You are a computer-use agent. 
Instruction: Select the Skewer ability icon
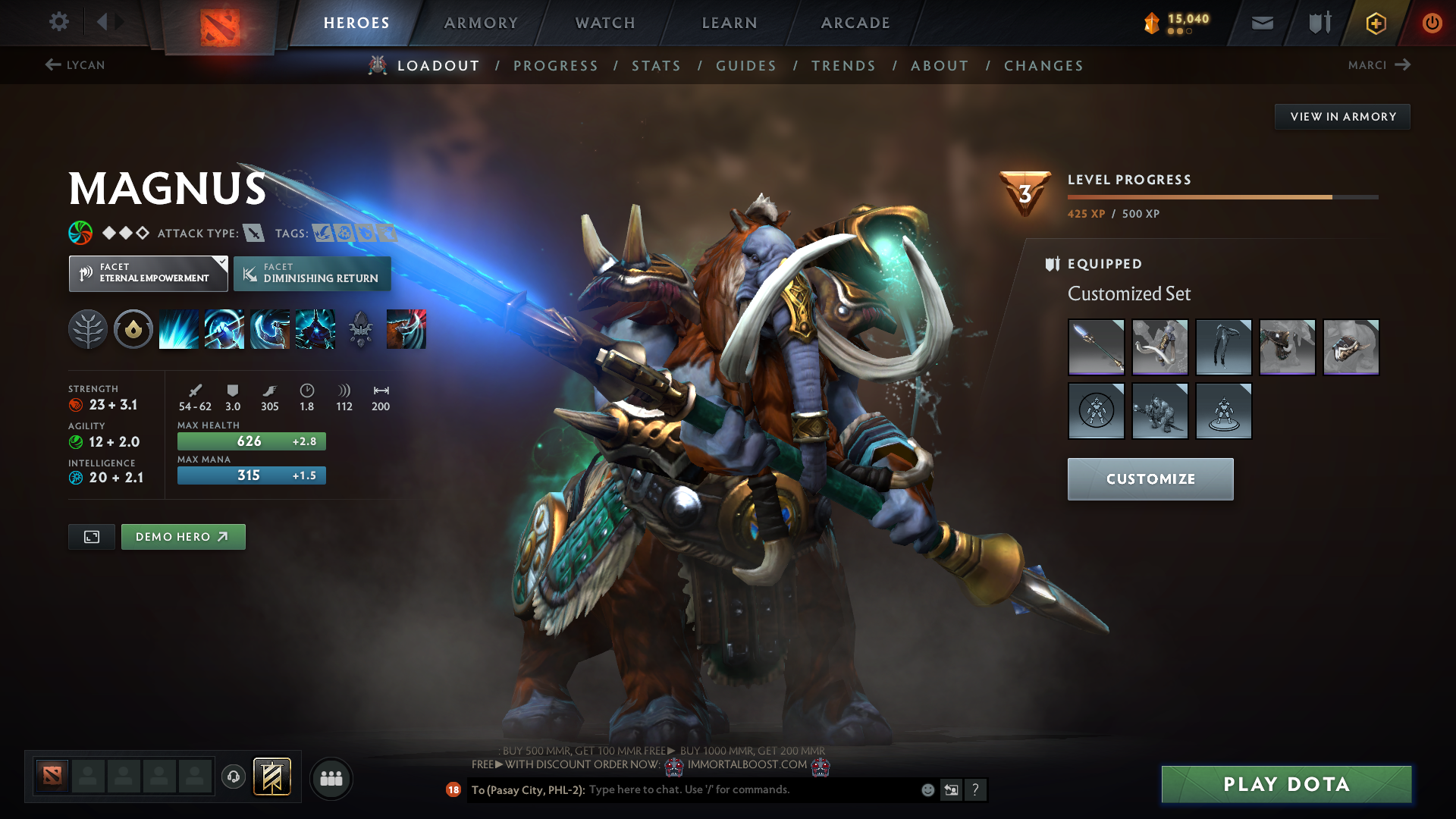[x=270, y=329]
